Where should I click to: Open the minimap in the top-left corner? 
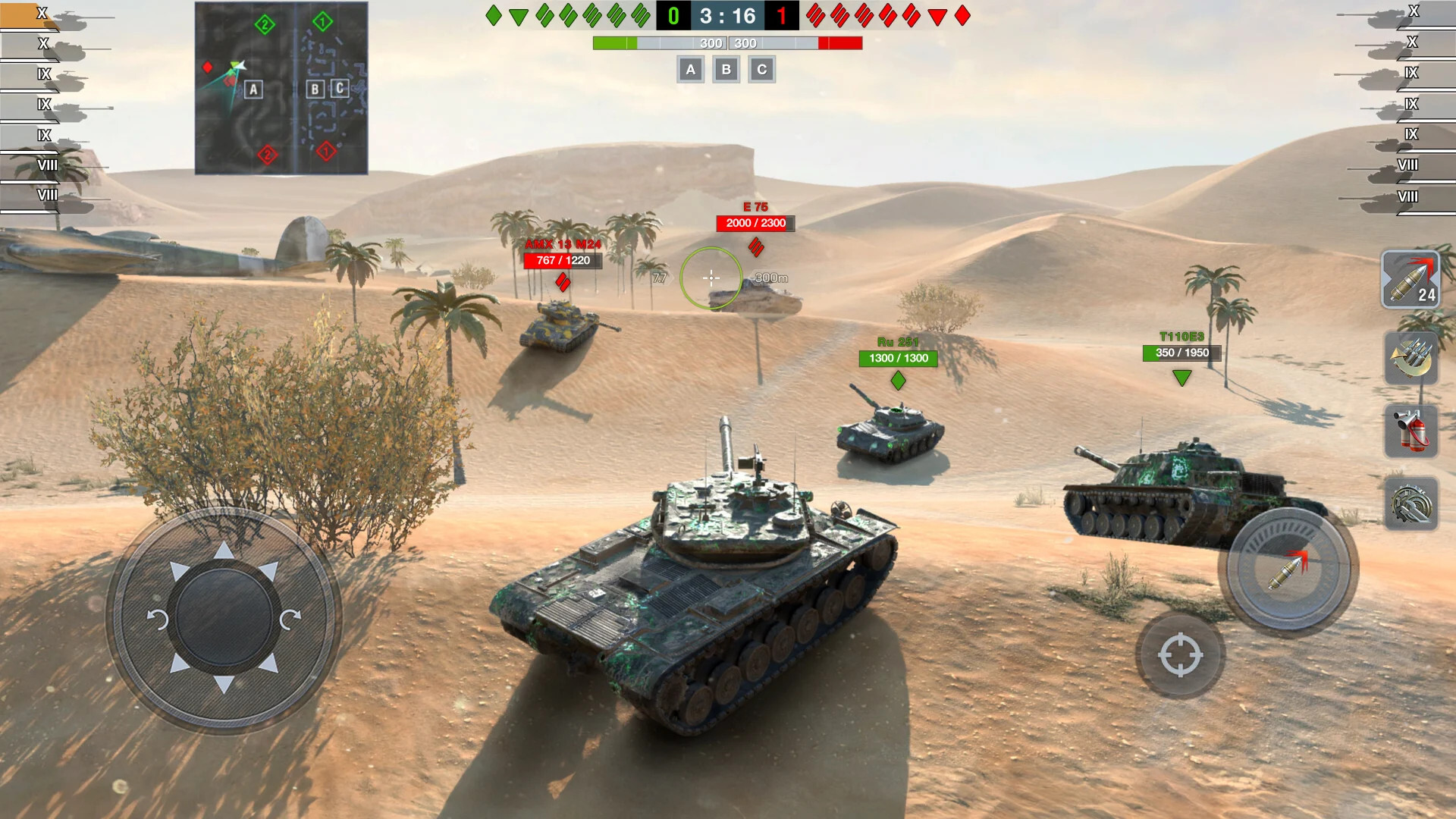pos(281,87)
